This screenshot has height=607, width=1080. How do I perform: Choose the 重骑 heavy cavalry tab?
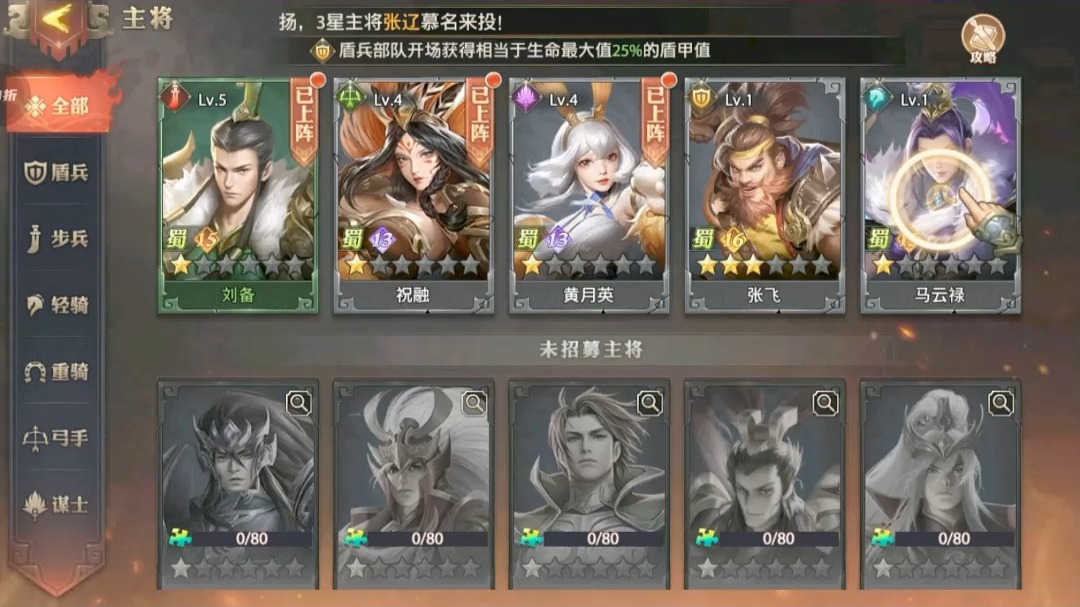pyautogui.click(x=58, y=372)
